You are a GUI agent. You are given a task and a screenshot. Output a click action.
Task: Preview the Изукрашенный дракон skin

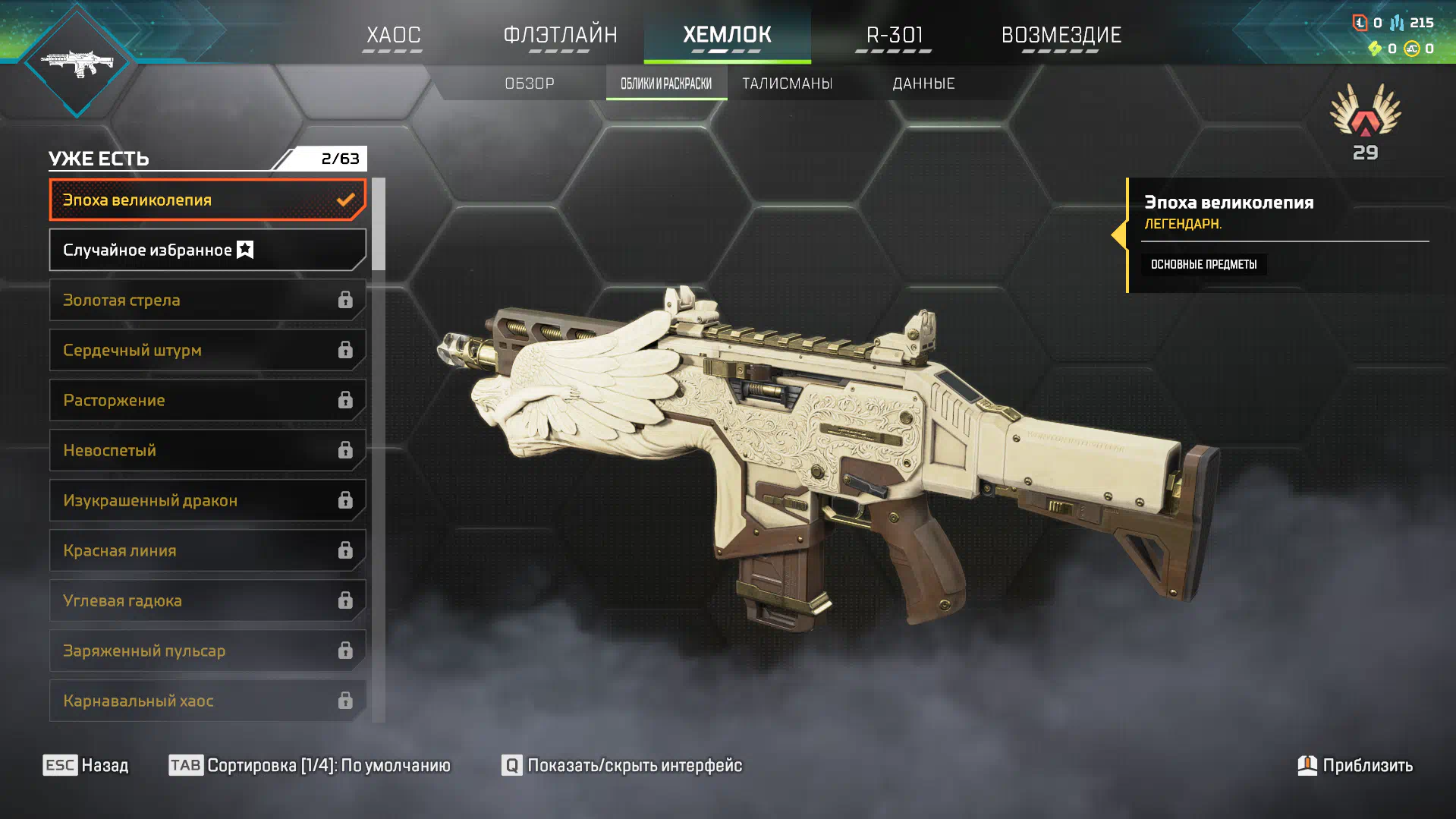click(x=207, y=500)
